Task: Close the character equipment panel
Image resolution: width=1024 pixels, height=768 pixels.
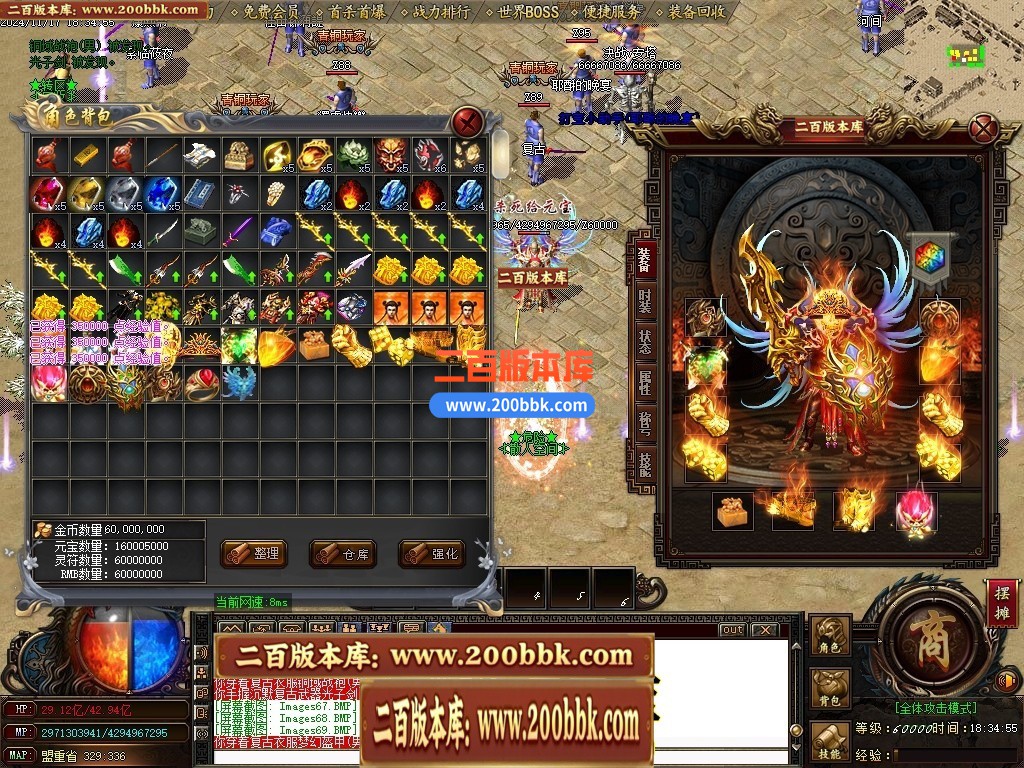Action: [985, 128]
